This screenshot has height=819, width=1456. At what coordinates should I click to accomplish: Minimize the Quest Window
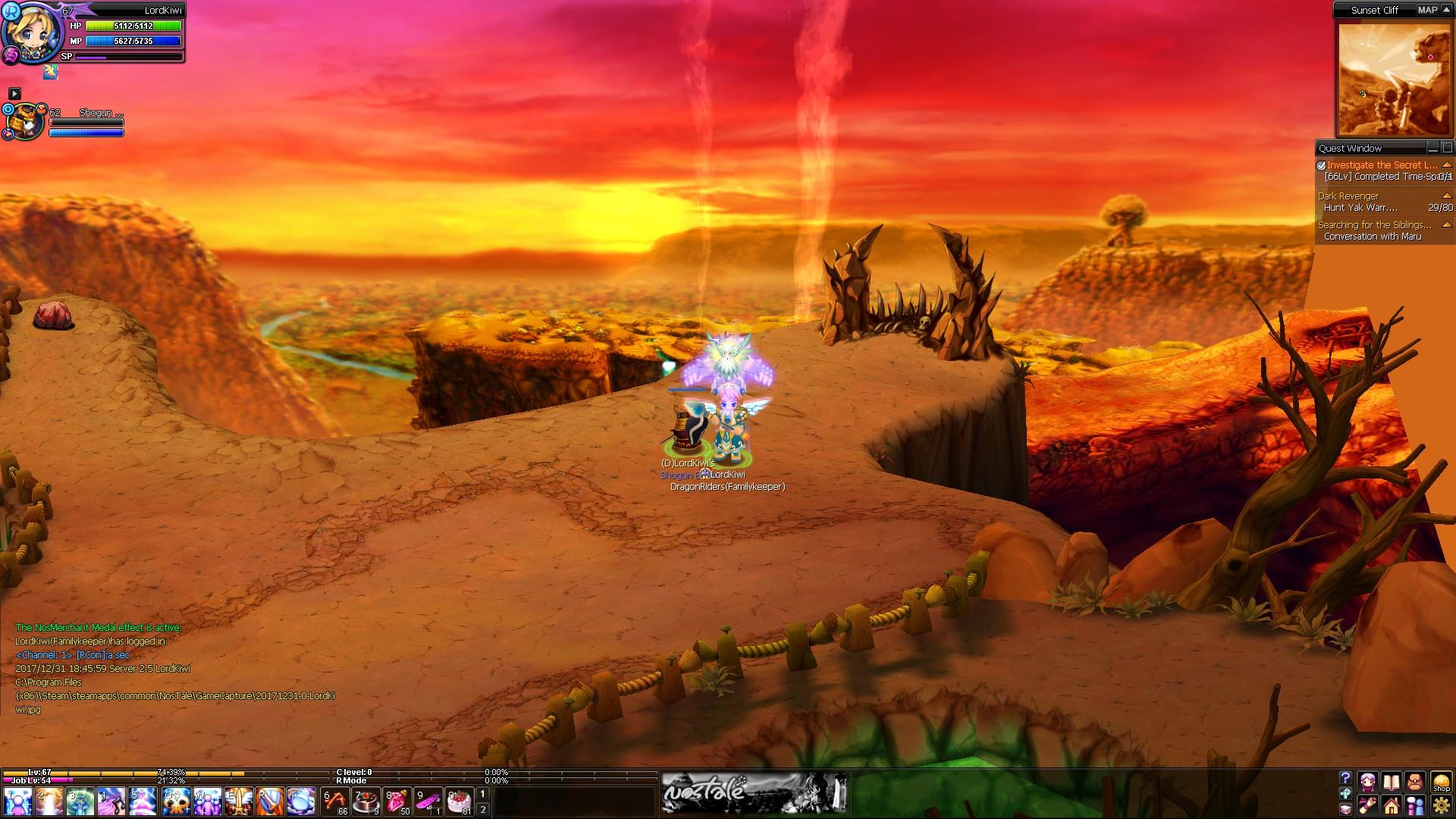pyautogui.click(x=1432, y=148)
